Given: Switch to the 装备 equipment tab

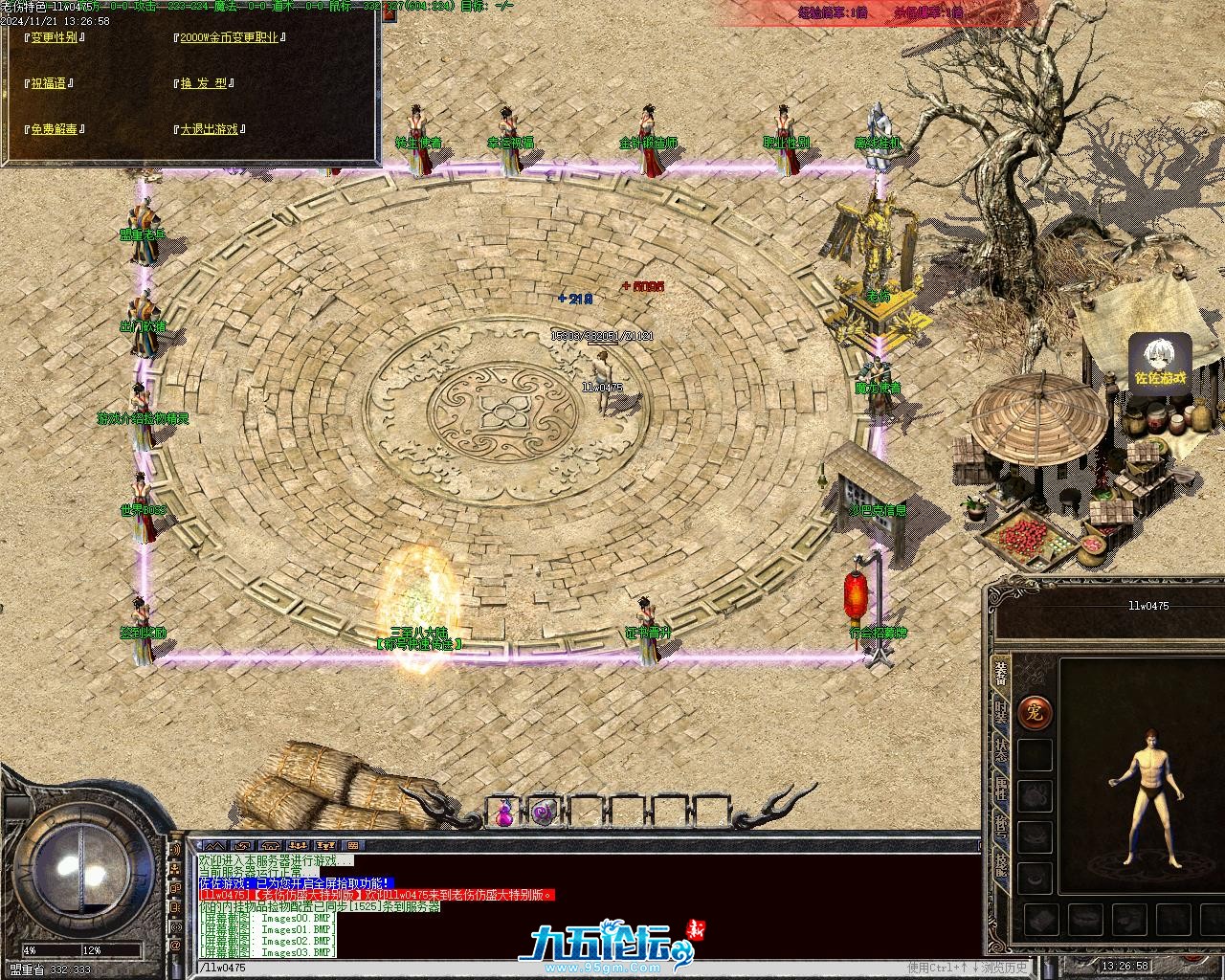Looking at the screenshot, I should tap(1000, 673).
